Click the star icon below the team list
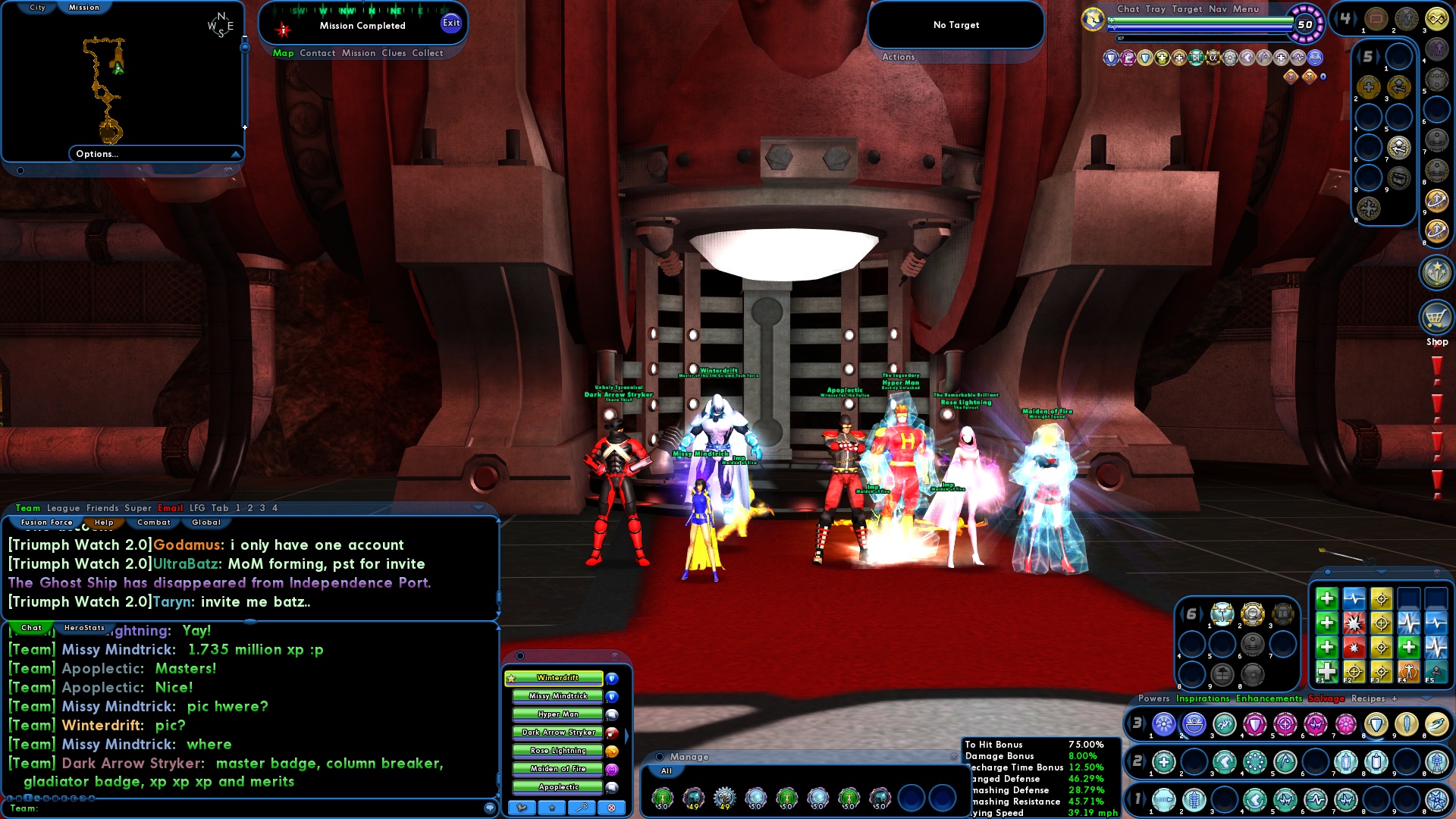Image resolution: width=1456 pixels, height=819 pixels. tap(552, 808)
